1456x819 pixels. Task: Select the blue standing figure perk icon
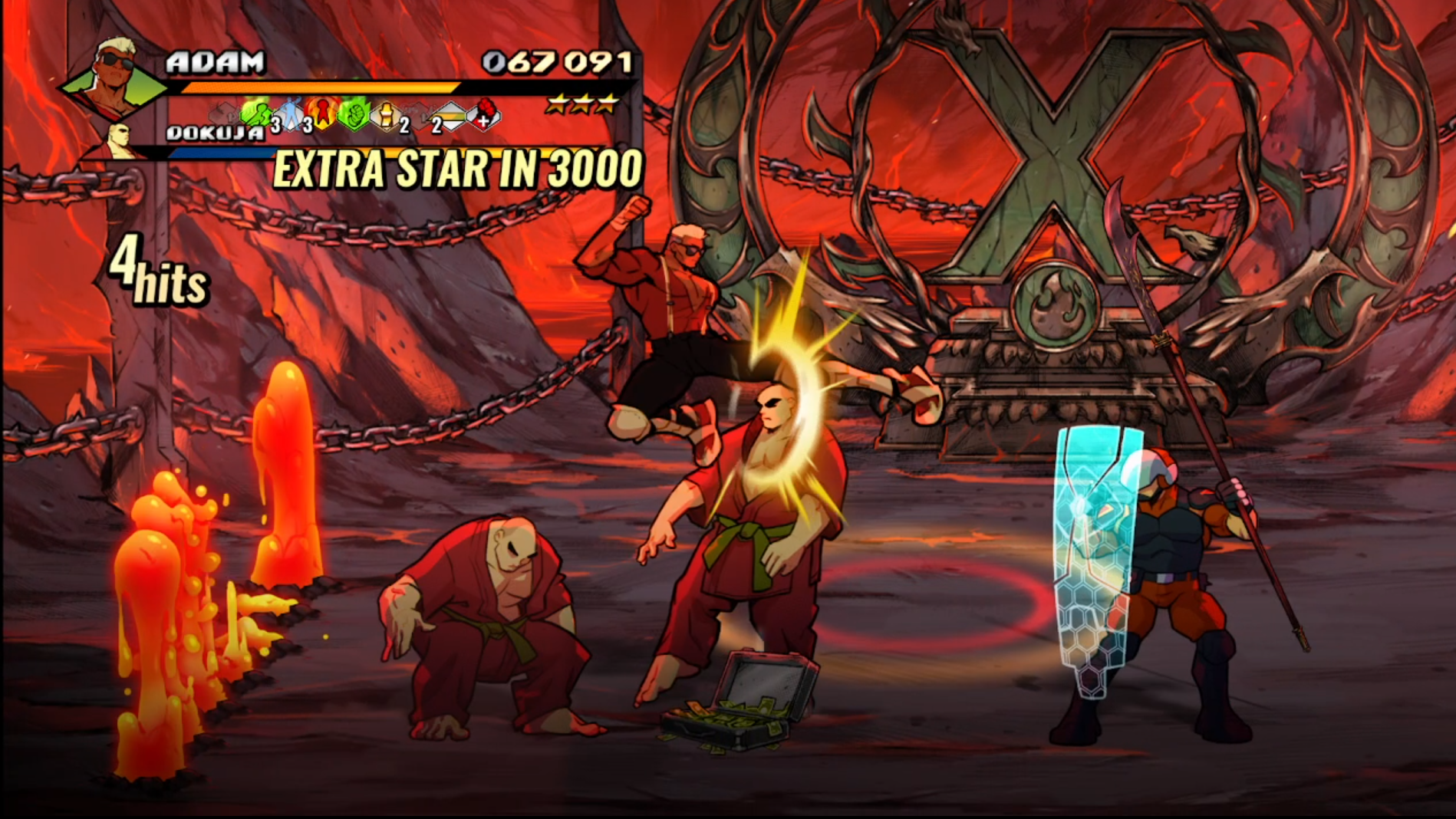click(x=290, y=115)
